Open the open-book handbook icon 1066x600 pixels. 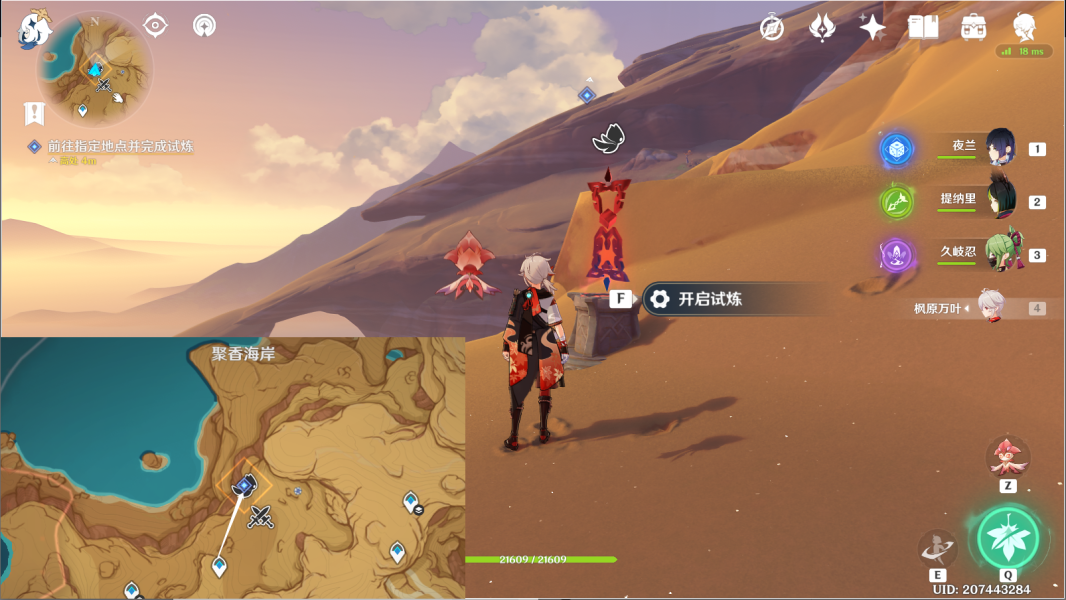coord(923,28)
